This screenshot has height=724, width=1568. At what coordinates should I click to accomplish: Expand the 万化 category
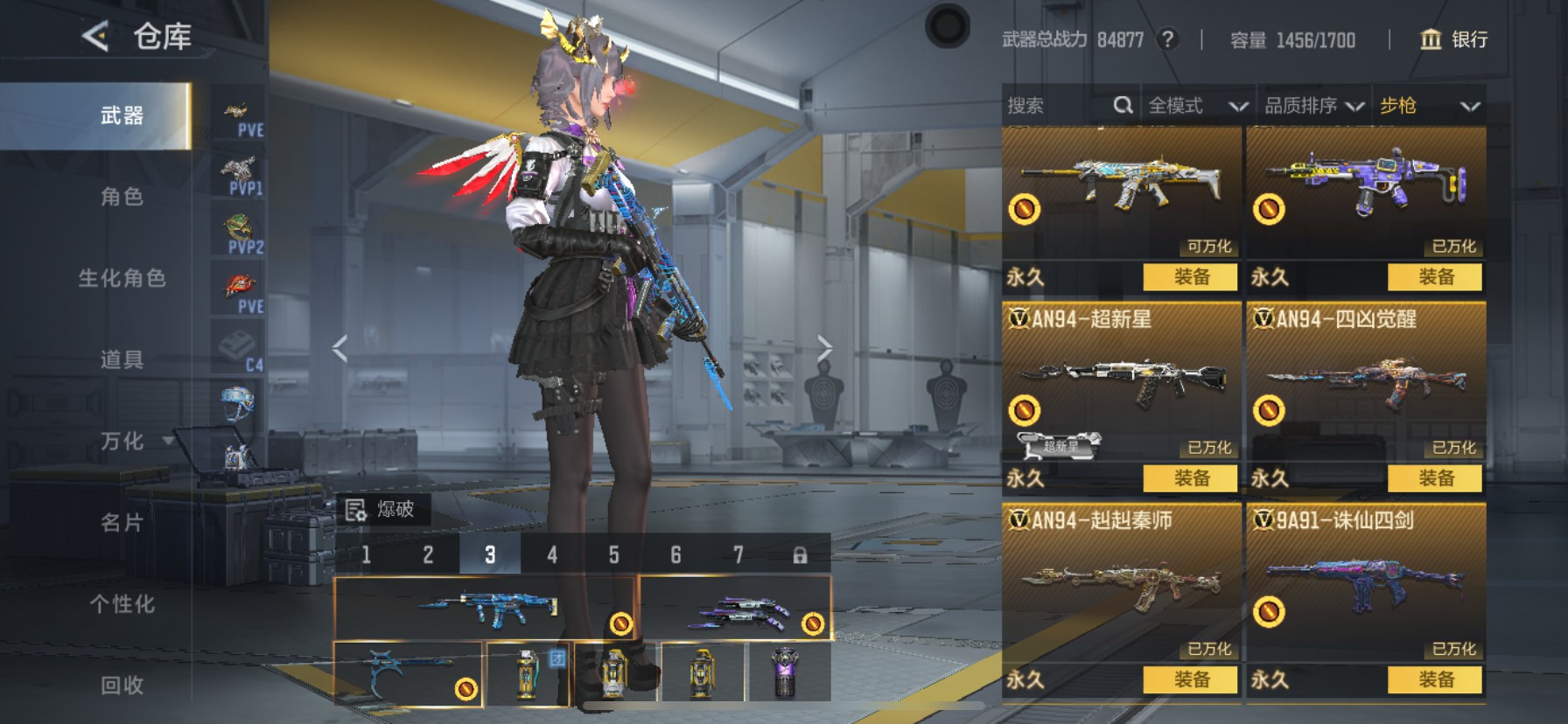(122, 441)
